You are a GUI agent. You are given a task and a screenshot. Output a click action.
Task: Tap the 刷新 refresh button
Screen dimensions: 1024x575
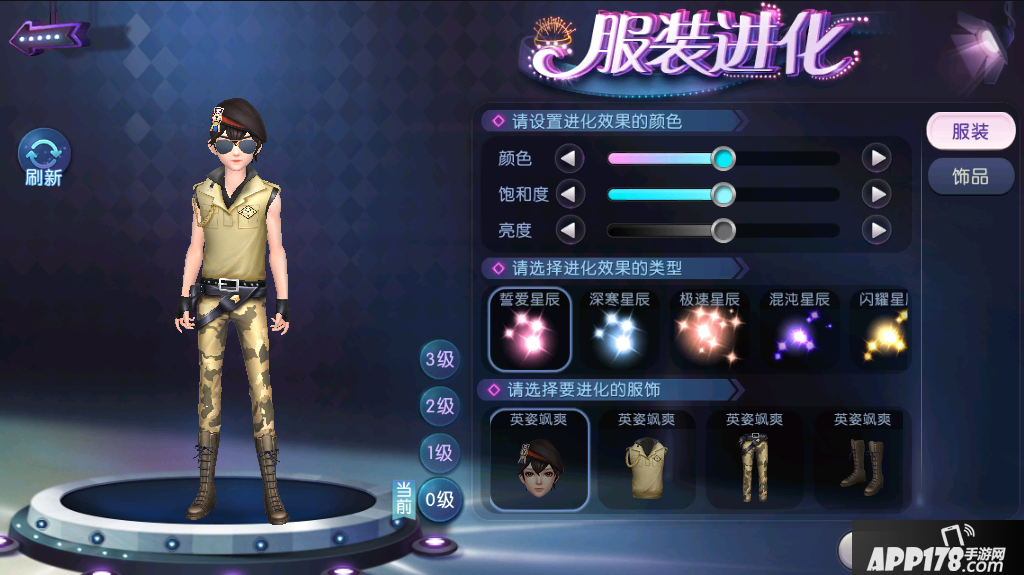(45, 158)
